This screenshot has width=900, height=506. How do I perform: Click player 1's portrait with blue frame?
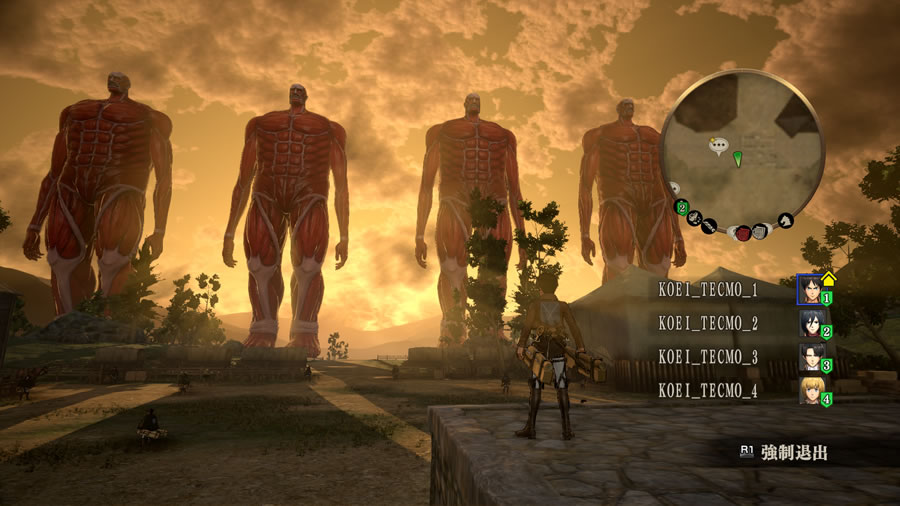[810, 290]
